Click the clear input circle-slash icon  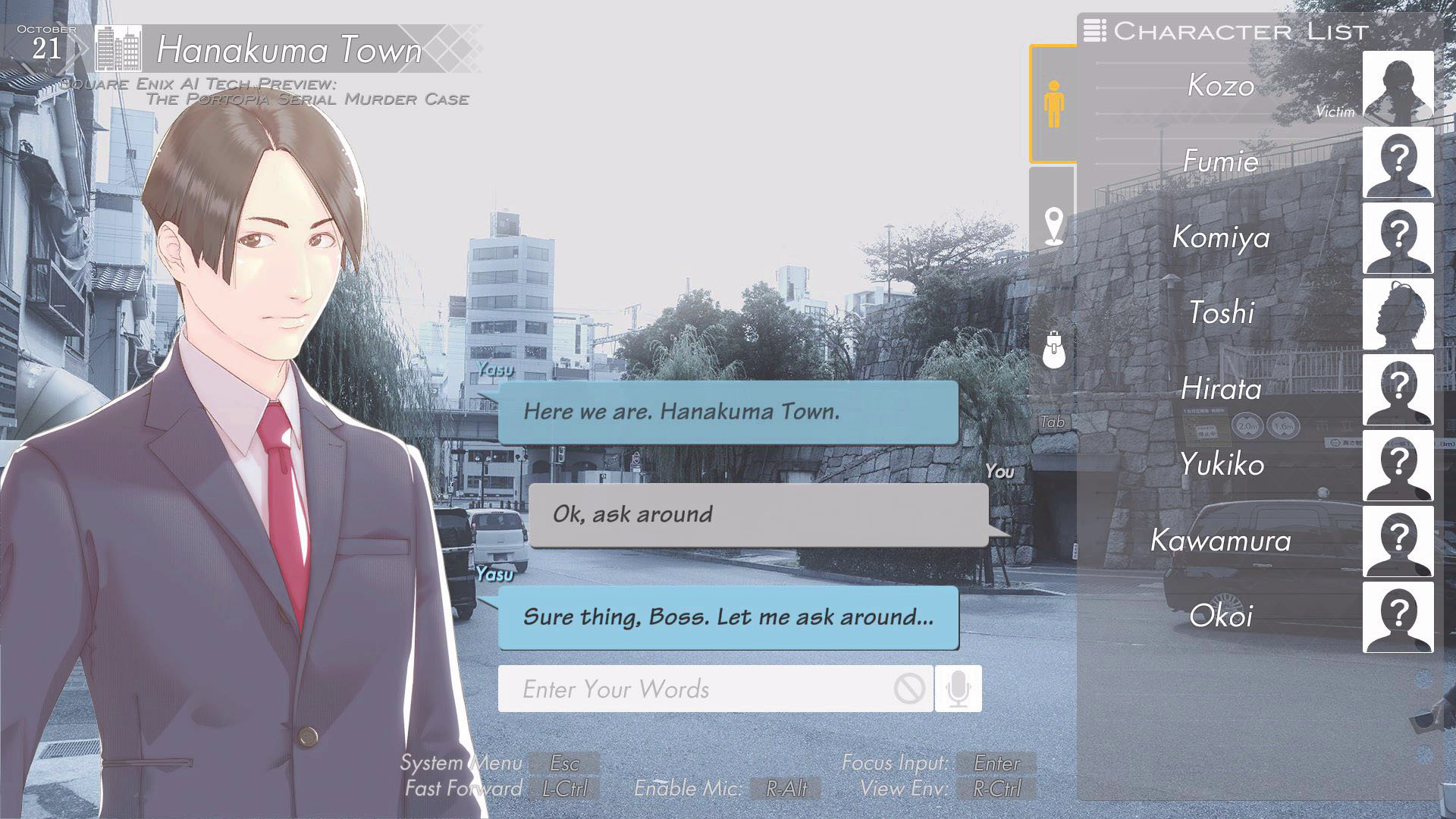(x=908, y=689)
